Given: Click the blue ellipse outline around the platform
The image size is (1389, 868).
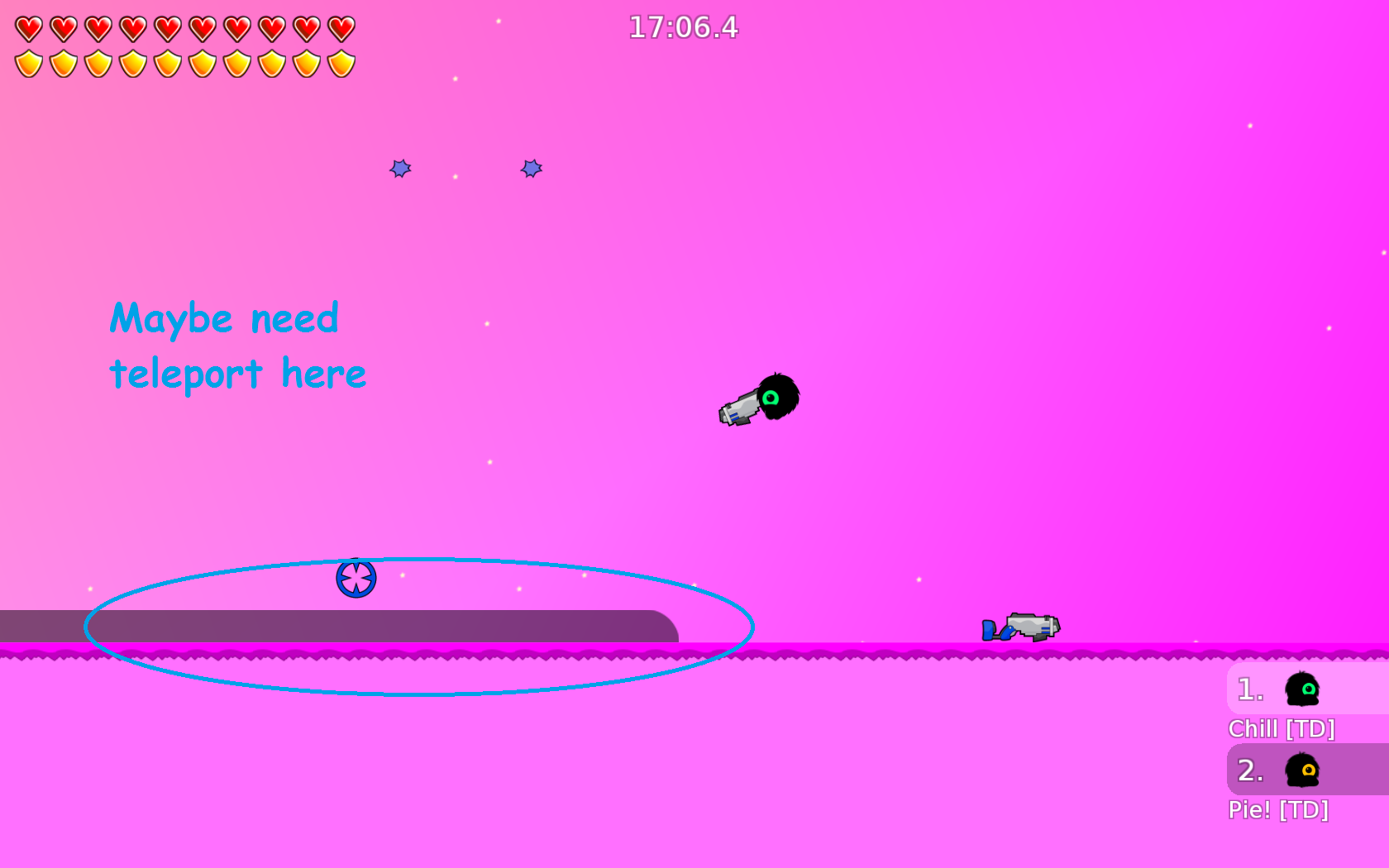Looking at the screenshot, I should tap(418, 560).
